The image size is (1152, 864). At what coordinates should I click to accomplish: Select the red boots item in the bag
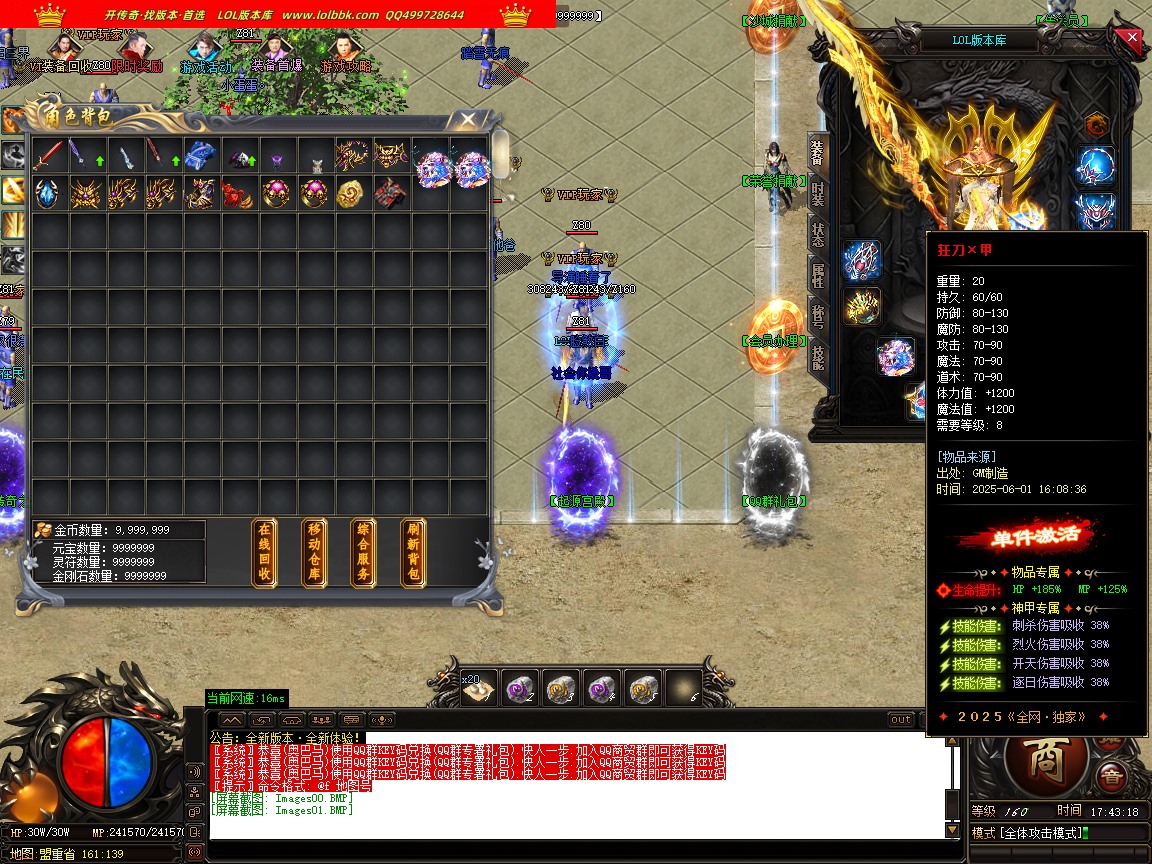pos(237,193)
